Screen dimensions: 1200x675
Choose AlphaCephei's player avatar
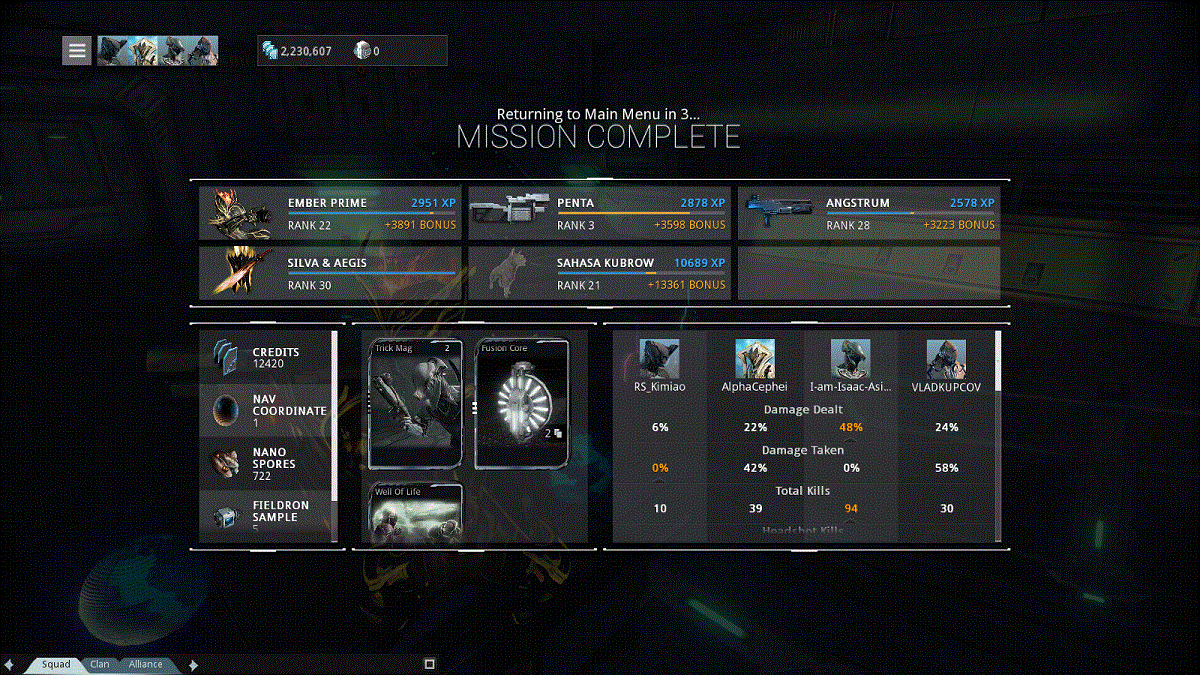(755, 359)
